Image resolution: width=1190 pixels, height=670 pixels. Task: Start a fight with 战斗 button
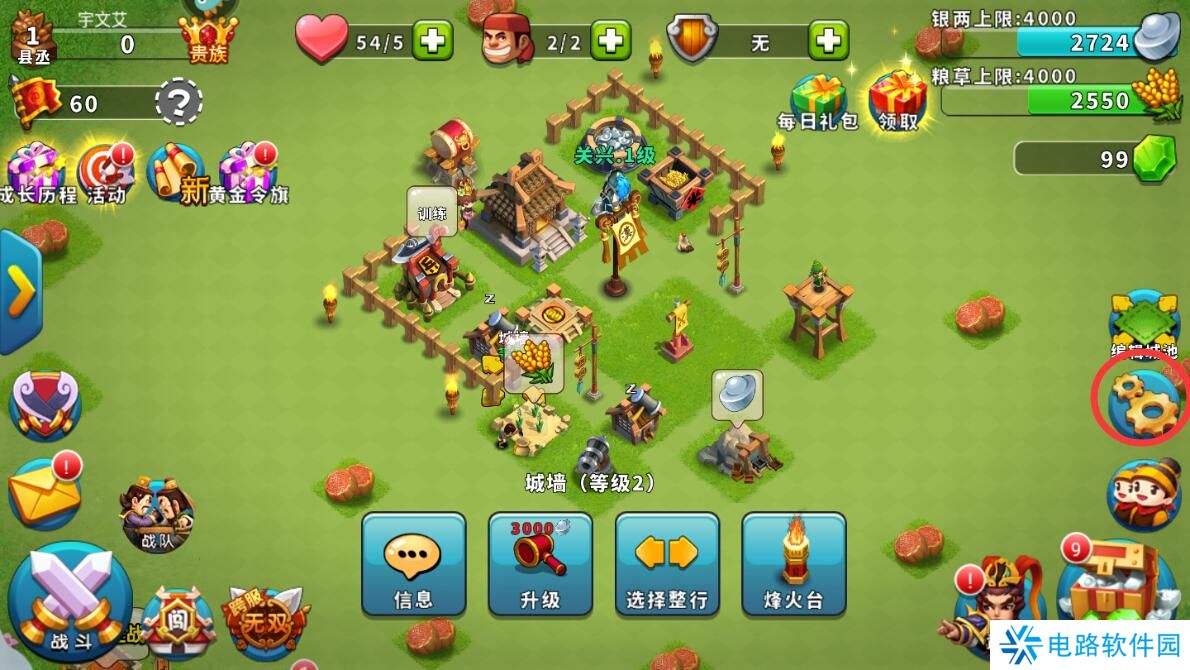[70, 600]
